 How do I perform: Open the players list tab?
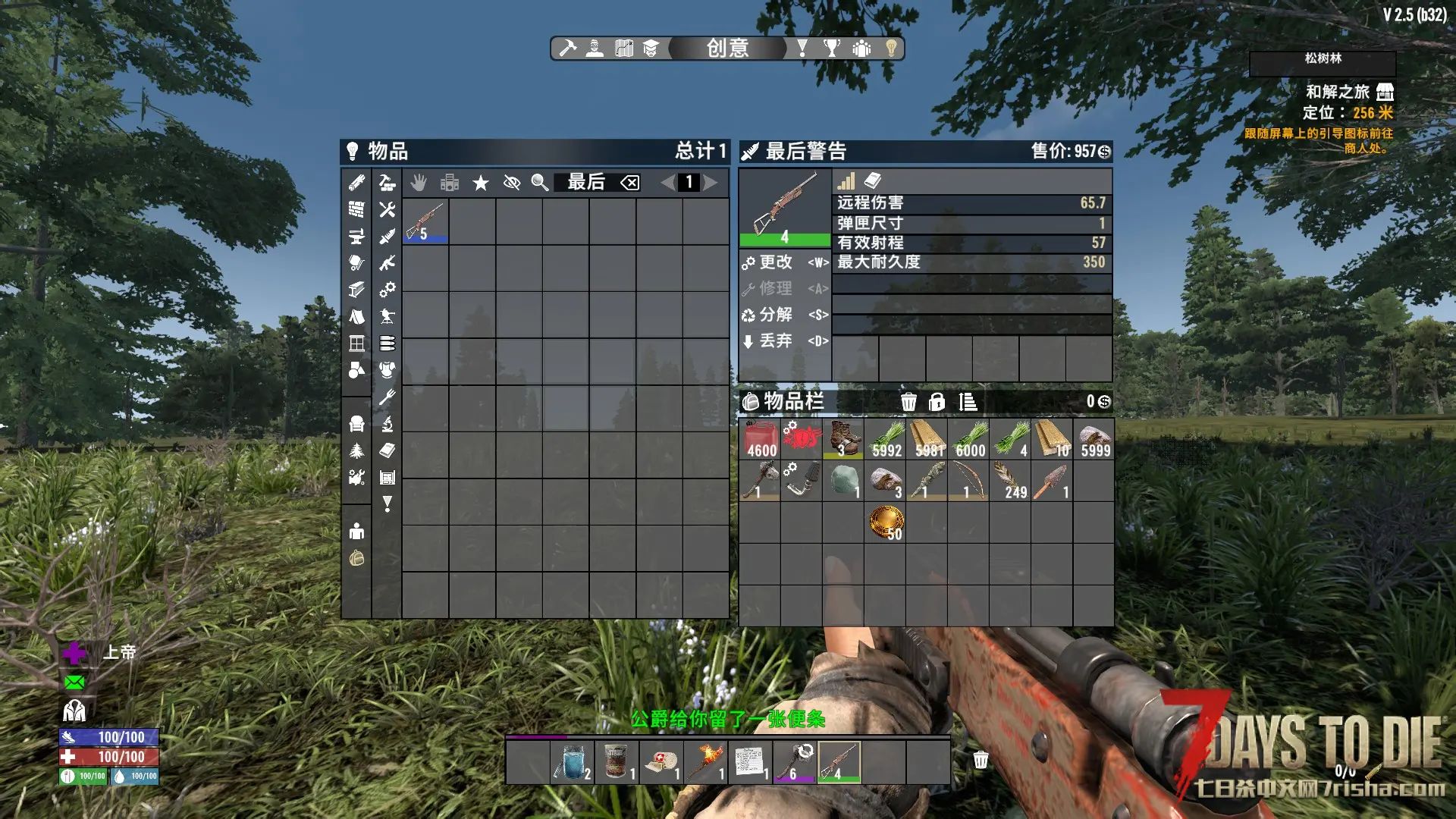tap(861, 49)
